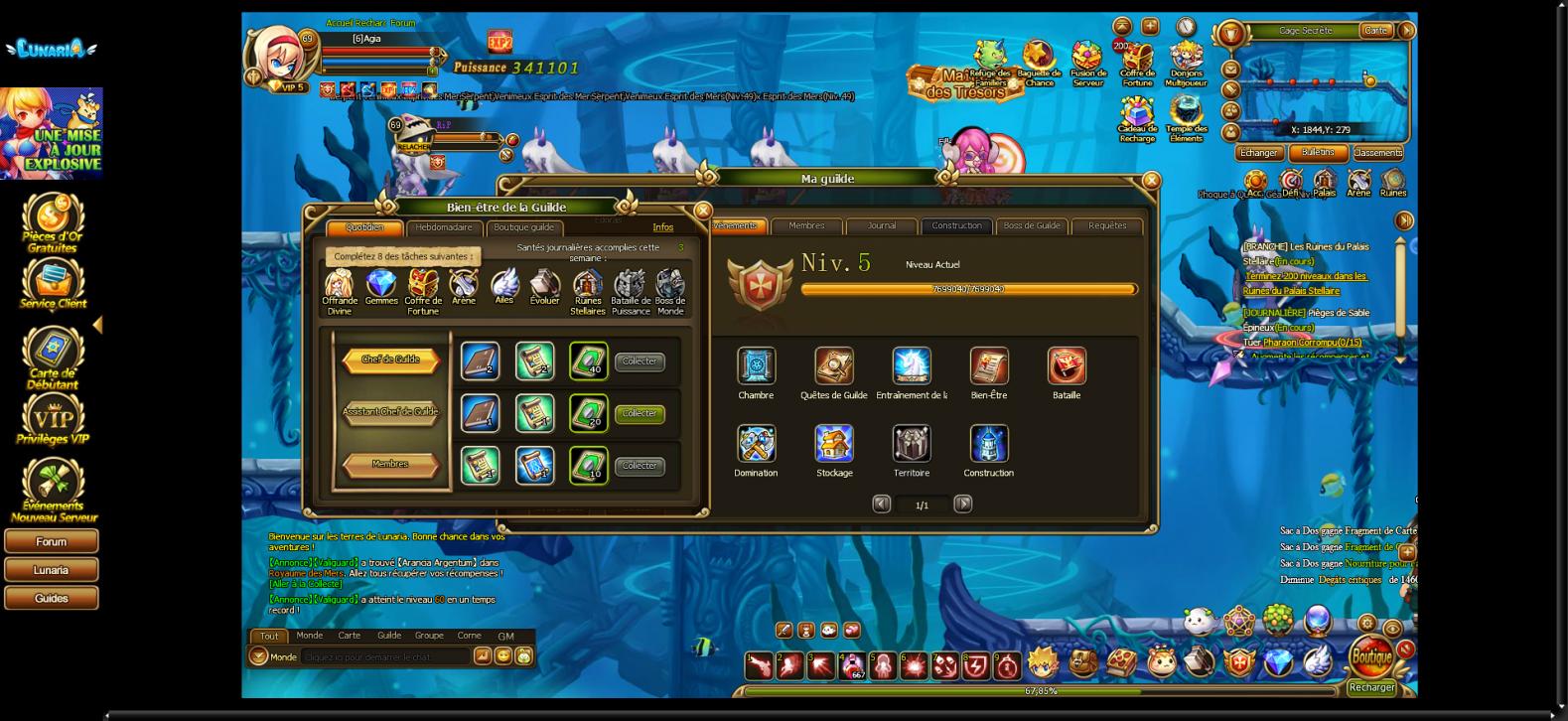Switch to the Hebdomadaire tab
This screenshot has width=1568, height=721.
(x=444, y=227)
